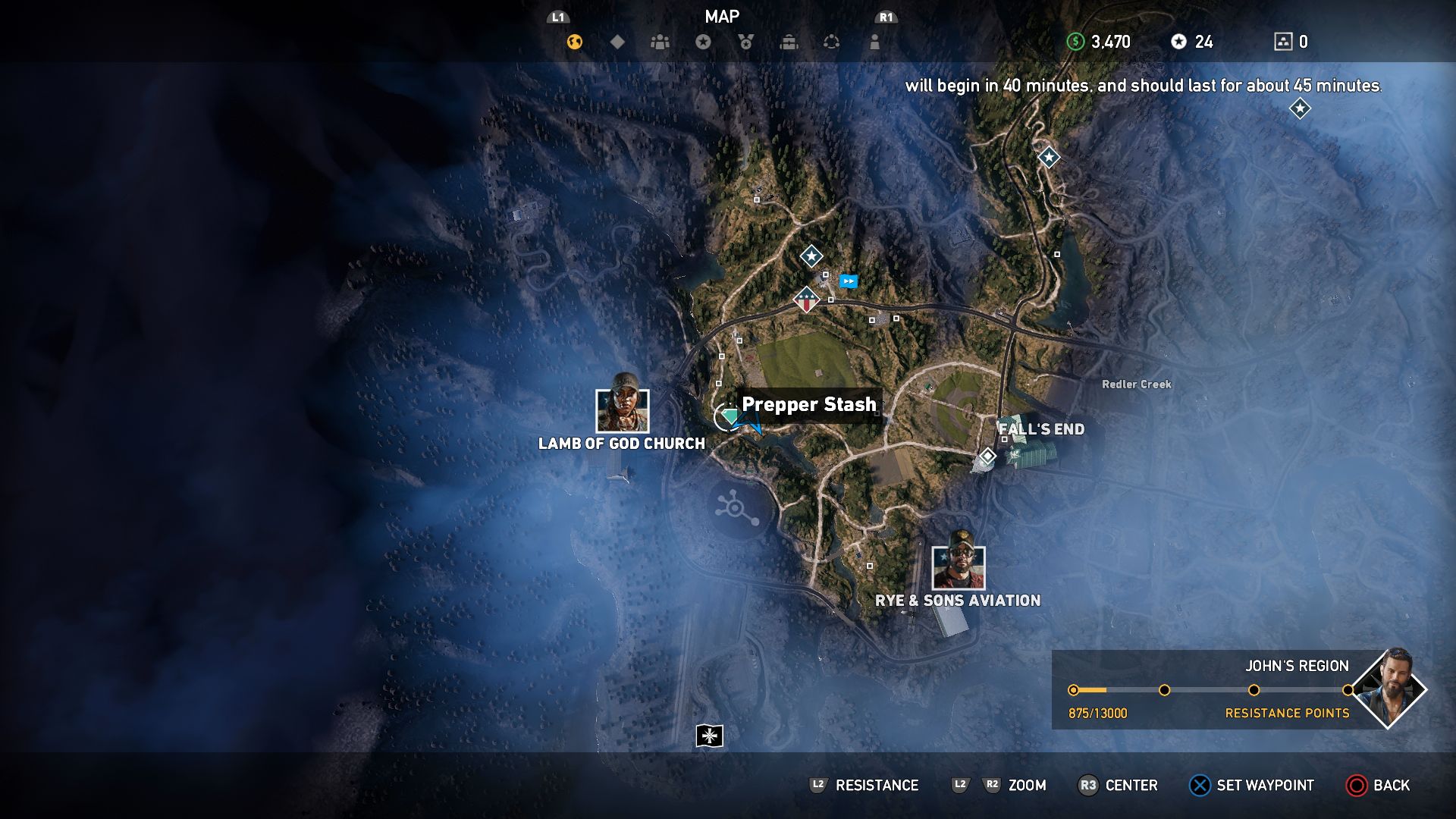This screenshot has height=819, width=1456.
Task: Open the missions star filter icon
Action: [701, 42]
